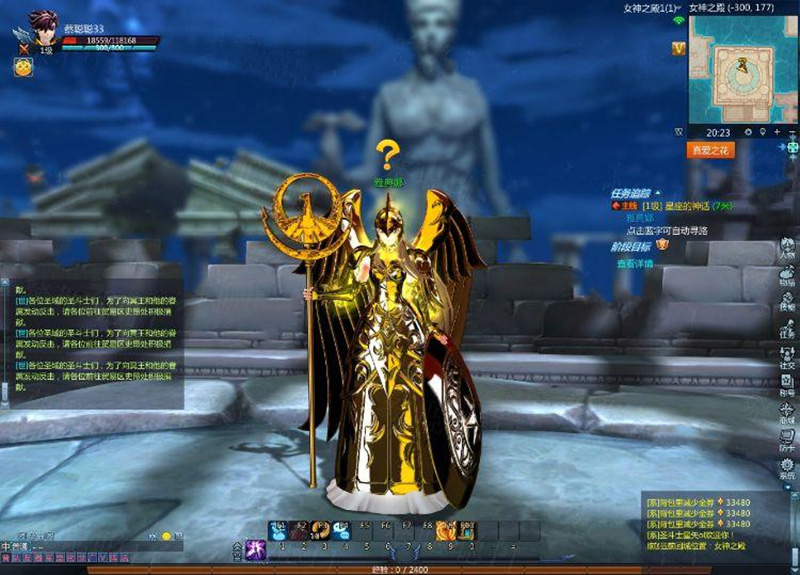This screenshot has width=800, height=575.
Task: Use the F4 blue chat-bubble slot
Action: point(343,530)
